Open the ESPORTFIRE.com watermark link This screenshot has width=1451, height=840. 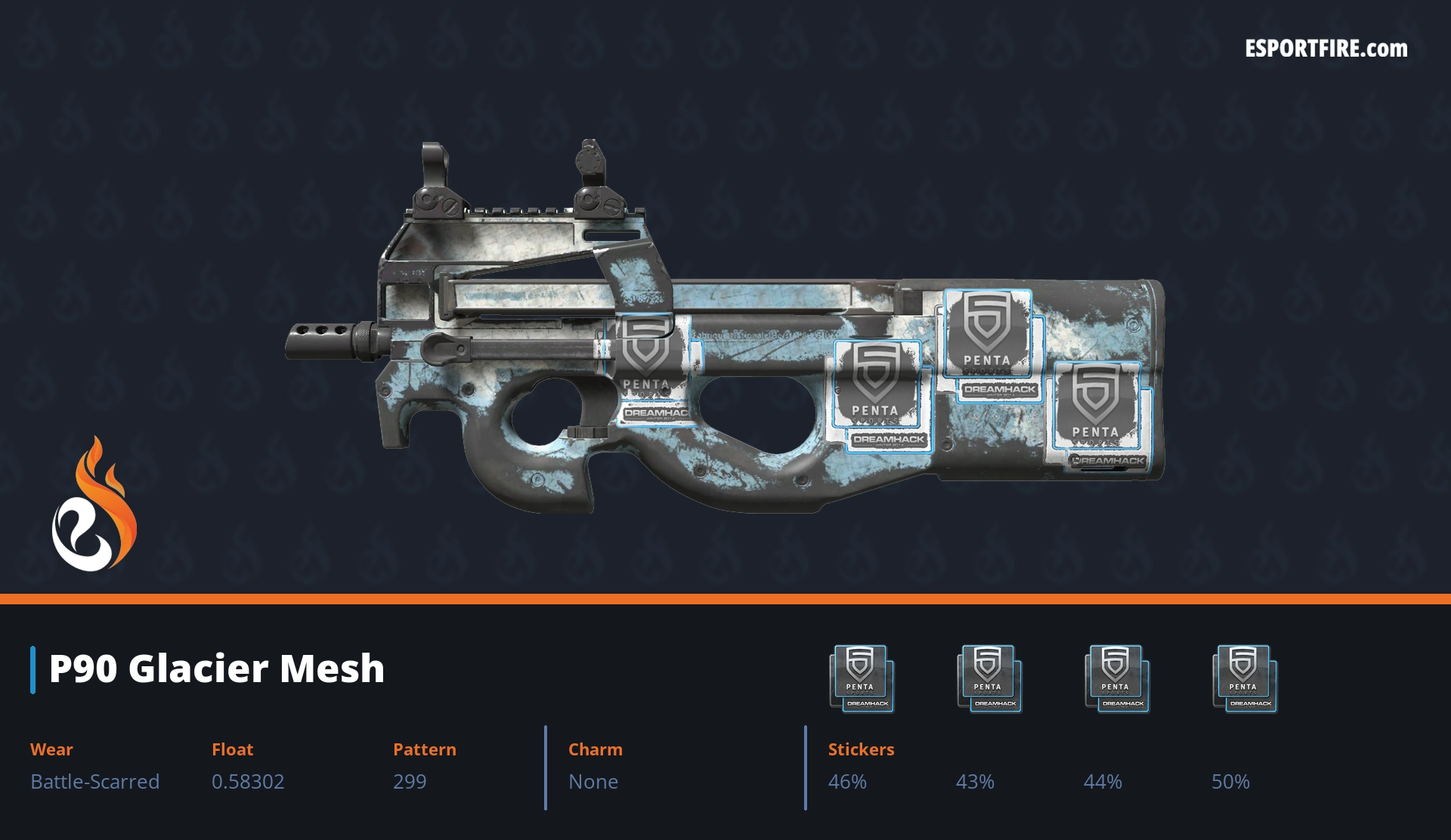coord(1326,48)
